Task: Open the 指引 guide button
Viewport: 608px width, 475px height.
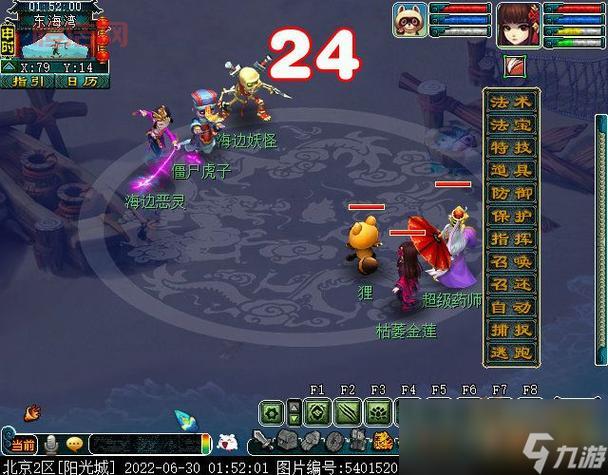Action: click(x=27, y=81)
